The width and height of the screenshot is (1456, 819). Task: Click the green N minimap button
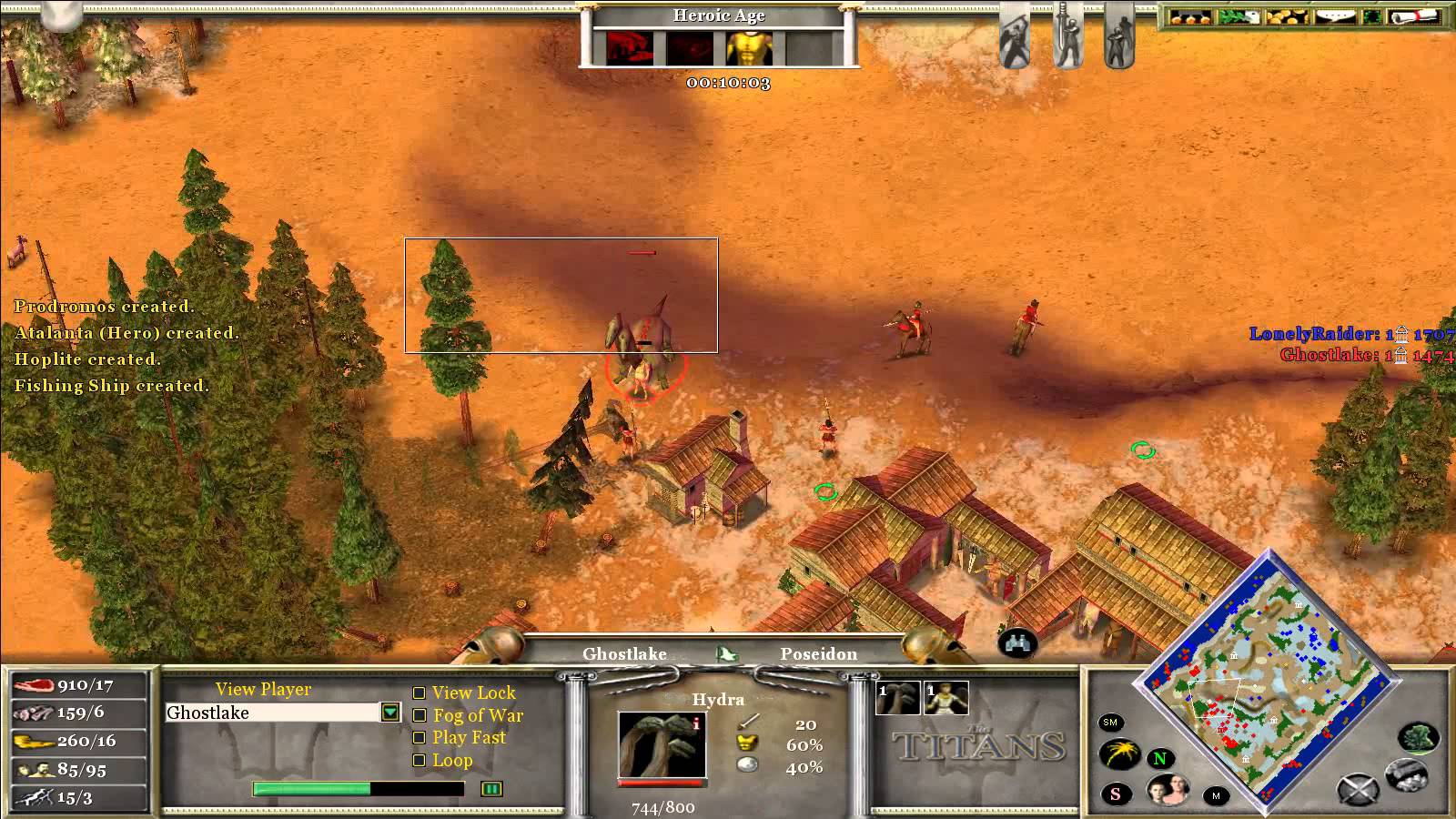pyautogui.click(x=1160, y=758)
